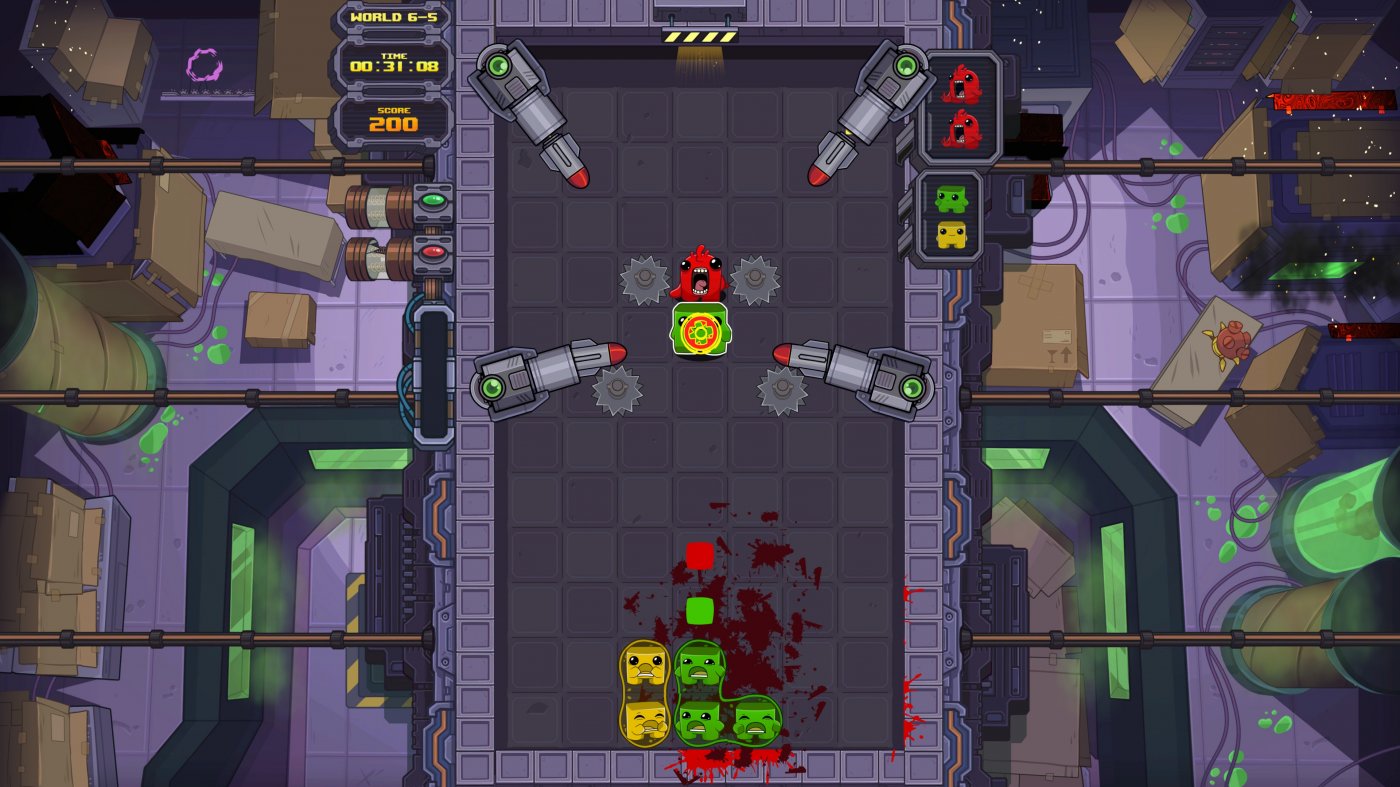This screenshot has width=1400, height=787.
Task: Toggle the red indicator light on the left machine panel
Action: tap(430, 252)
